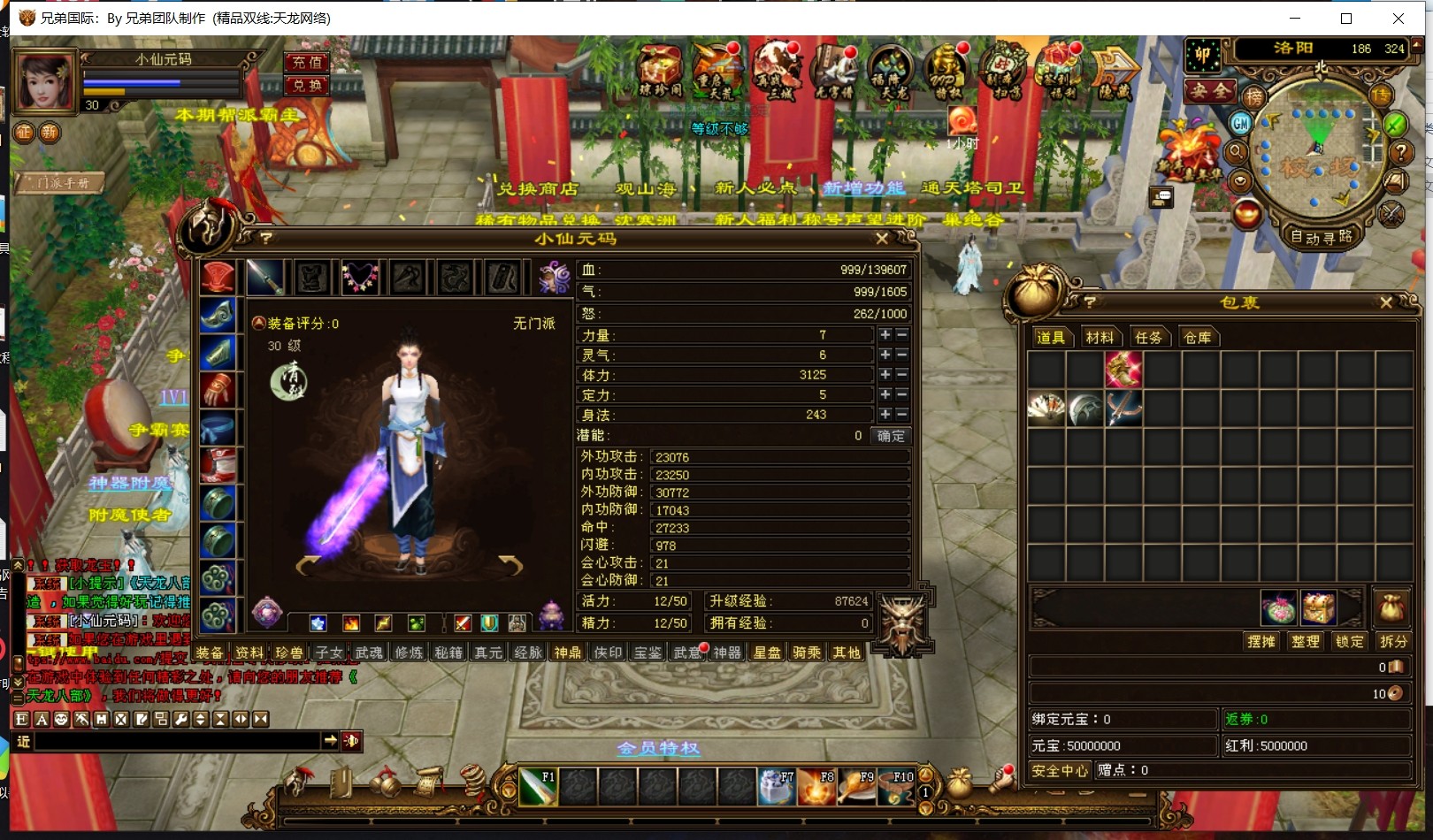
Task: Select the 仓库 tab
Action: [x=1197, y=338]
